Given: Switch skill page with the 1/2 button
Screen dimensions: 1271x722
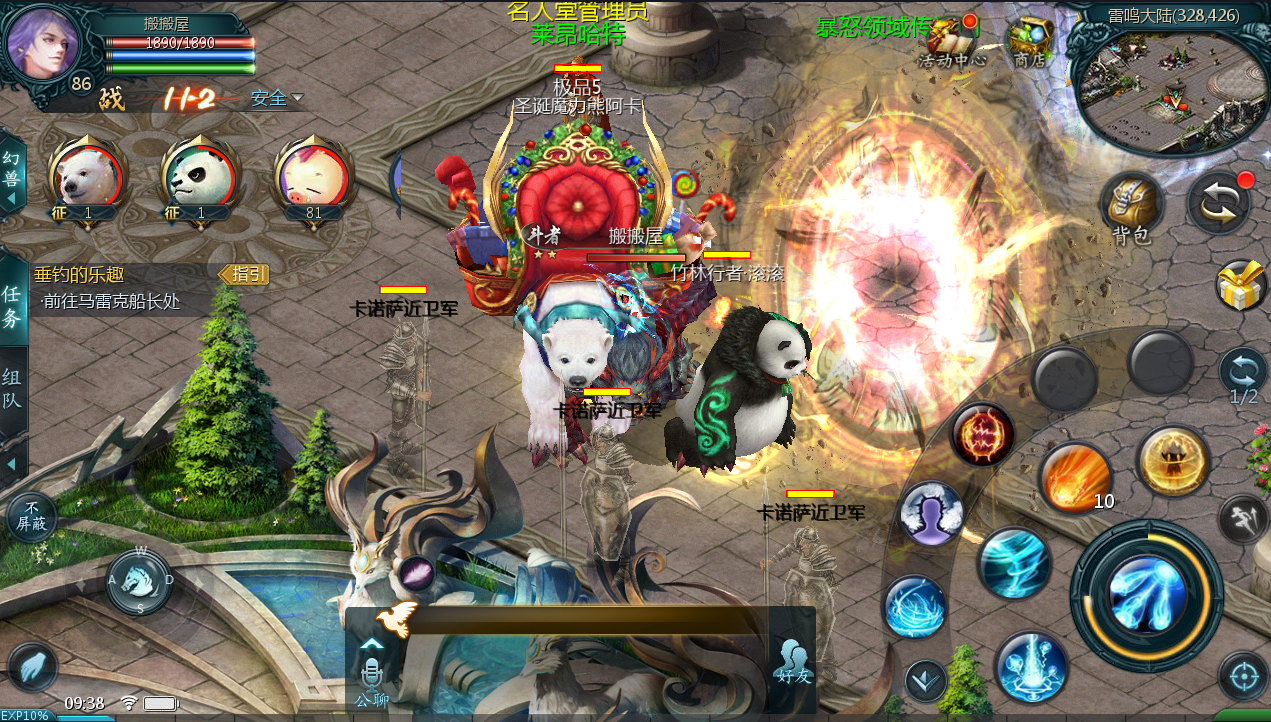Looking at the screenshot, I should (x=1243, y=377).
